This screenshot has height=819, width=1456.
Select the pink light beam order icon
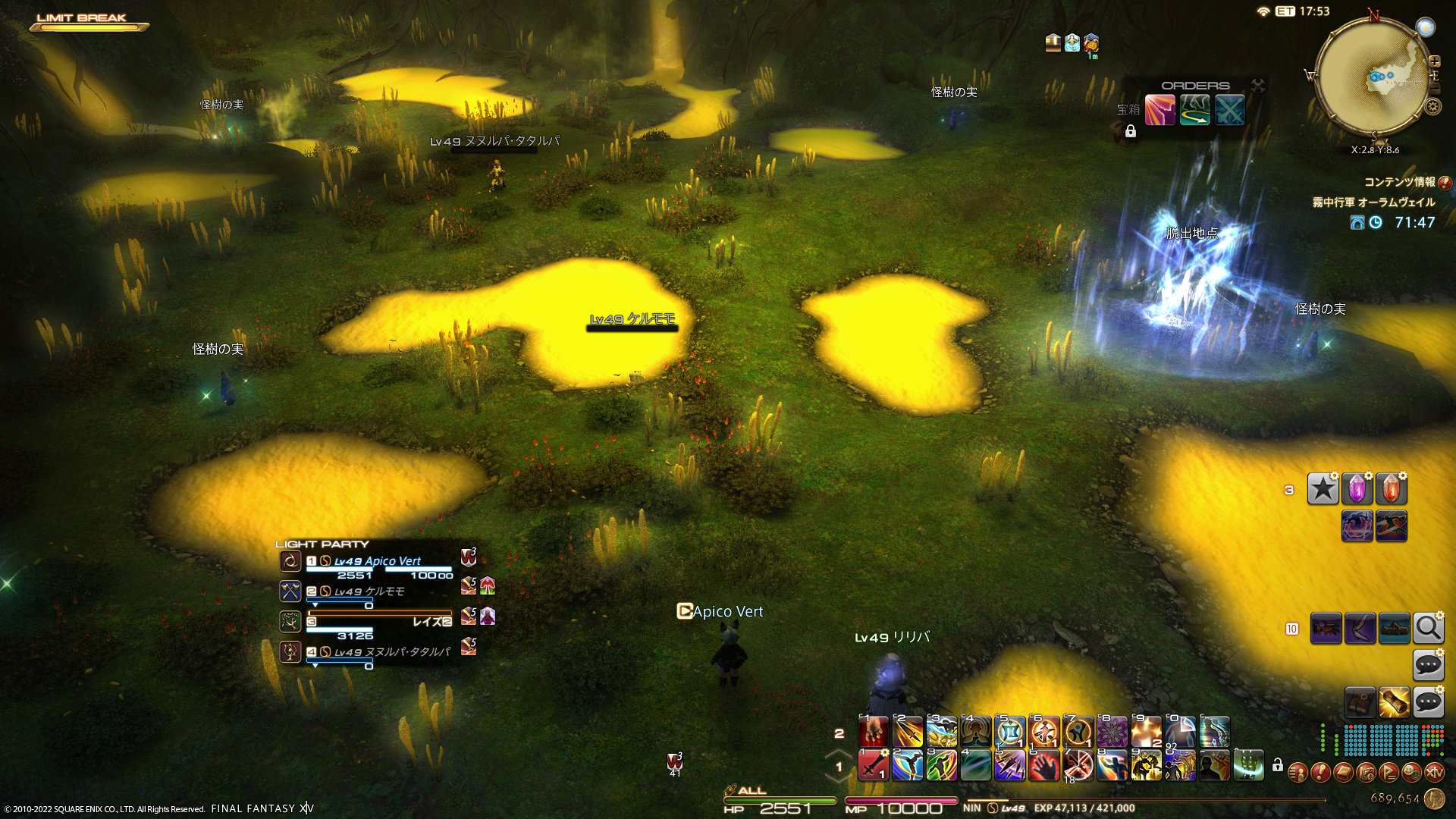point(1159,111)
